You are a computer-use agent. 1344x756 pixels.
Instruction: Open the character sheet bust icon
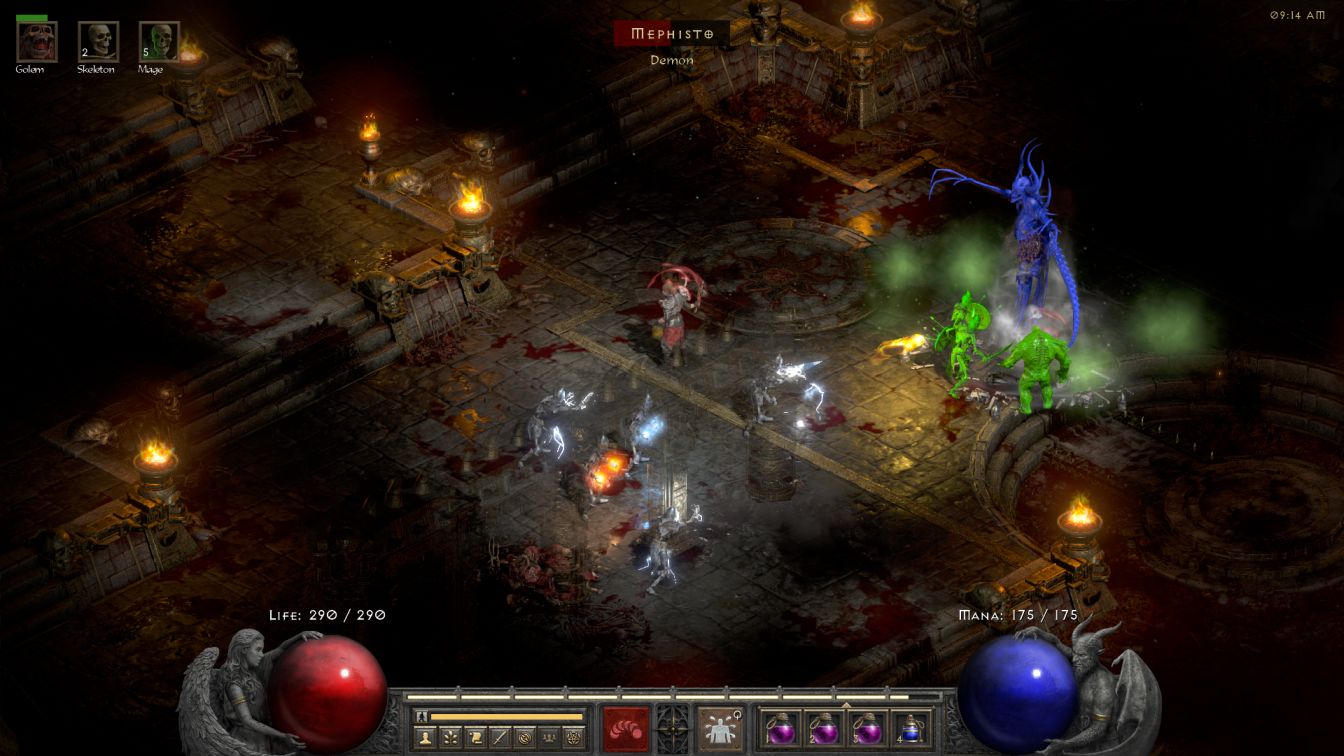tap(425, 737)
